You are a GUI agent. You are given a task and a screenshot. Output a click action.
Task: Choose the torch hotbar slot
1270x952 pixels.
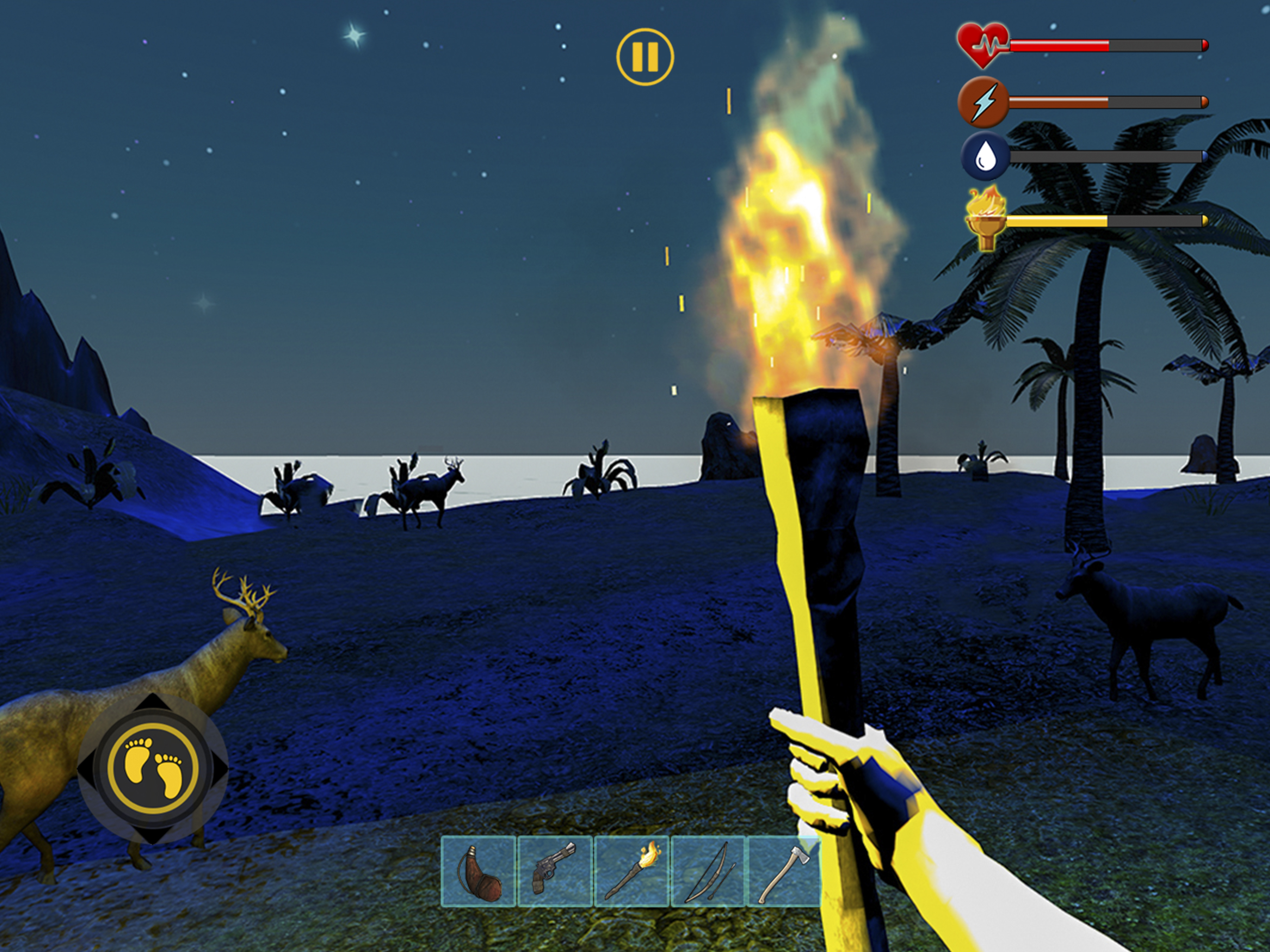tap(632, 872)
